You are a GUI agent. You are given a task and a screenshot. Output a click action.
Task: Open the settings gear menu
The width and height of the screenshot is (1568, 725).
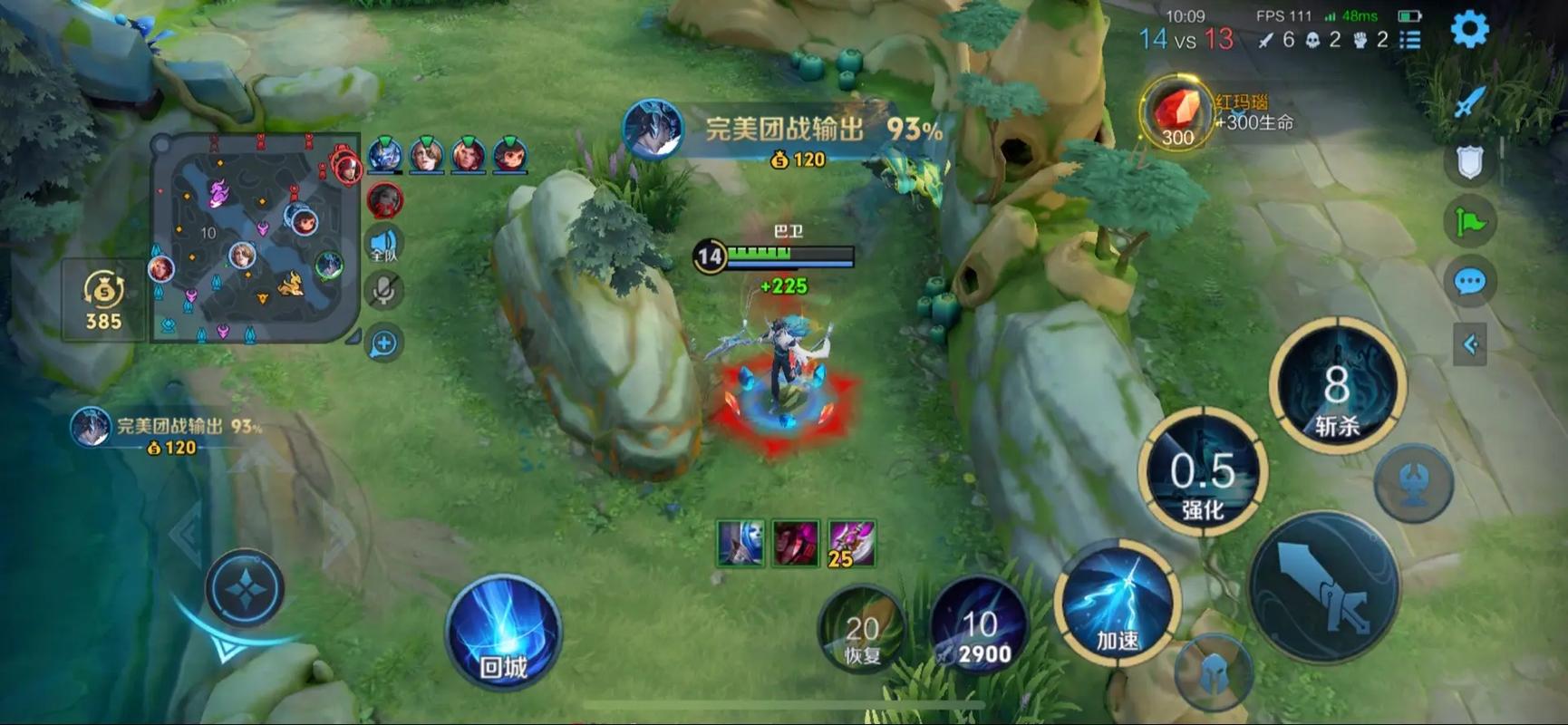pyautogui.click(x=1469, y=29)
